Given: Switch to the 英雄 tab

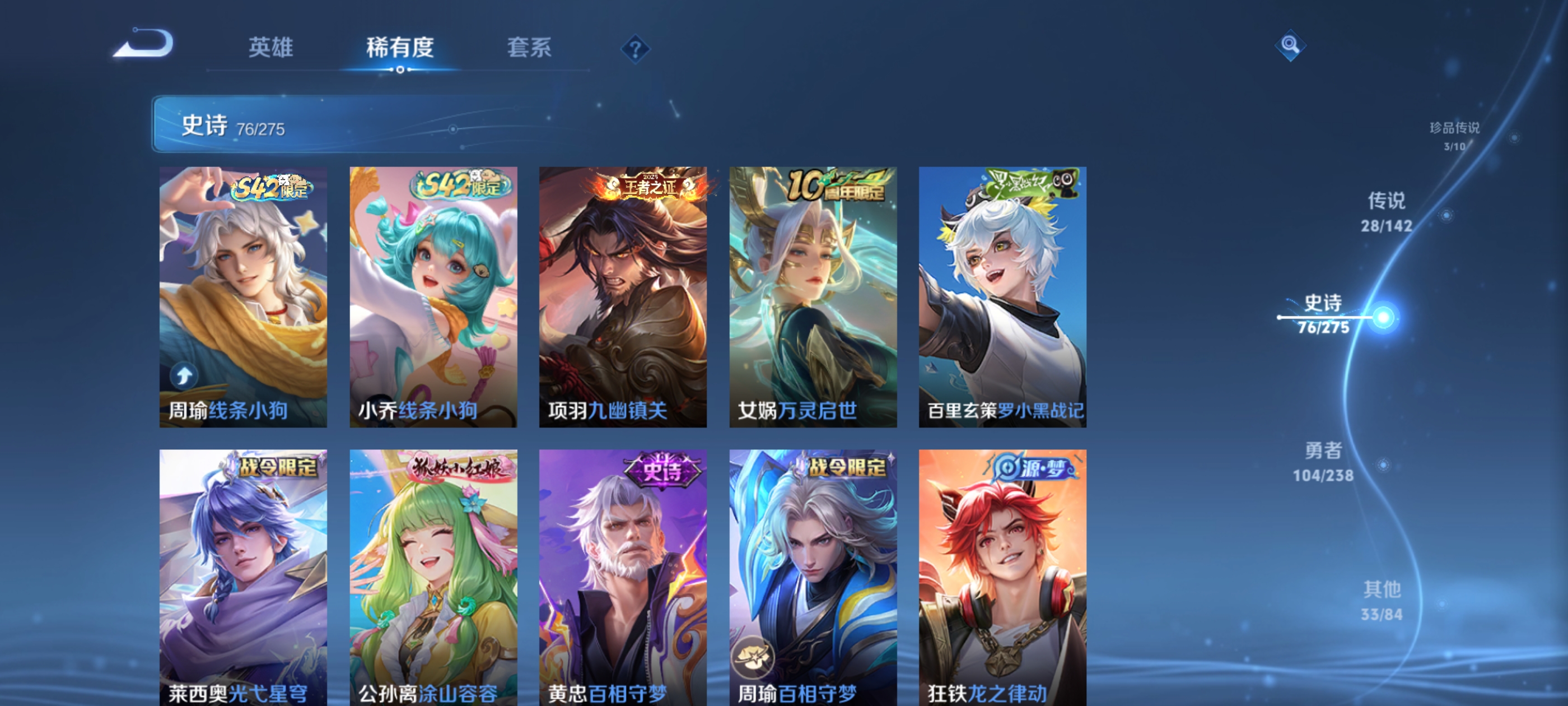Looking at the screenshot, I should tap(271, 49).
